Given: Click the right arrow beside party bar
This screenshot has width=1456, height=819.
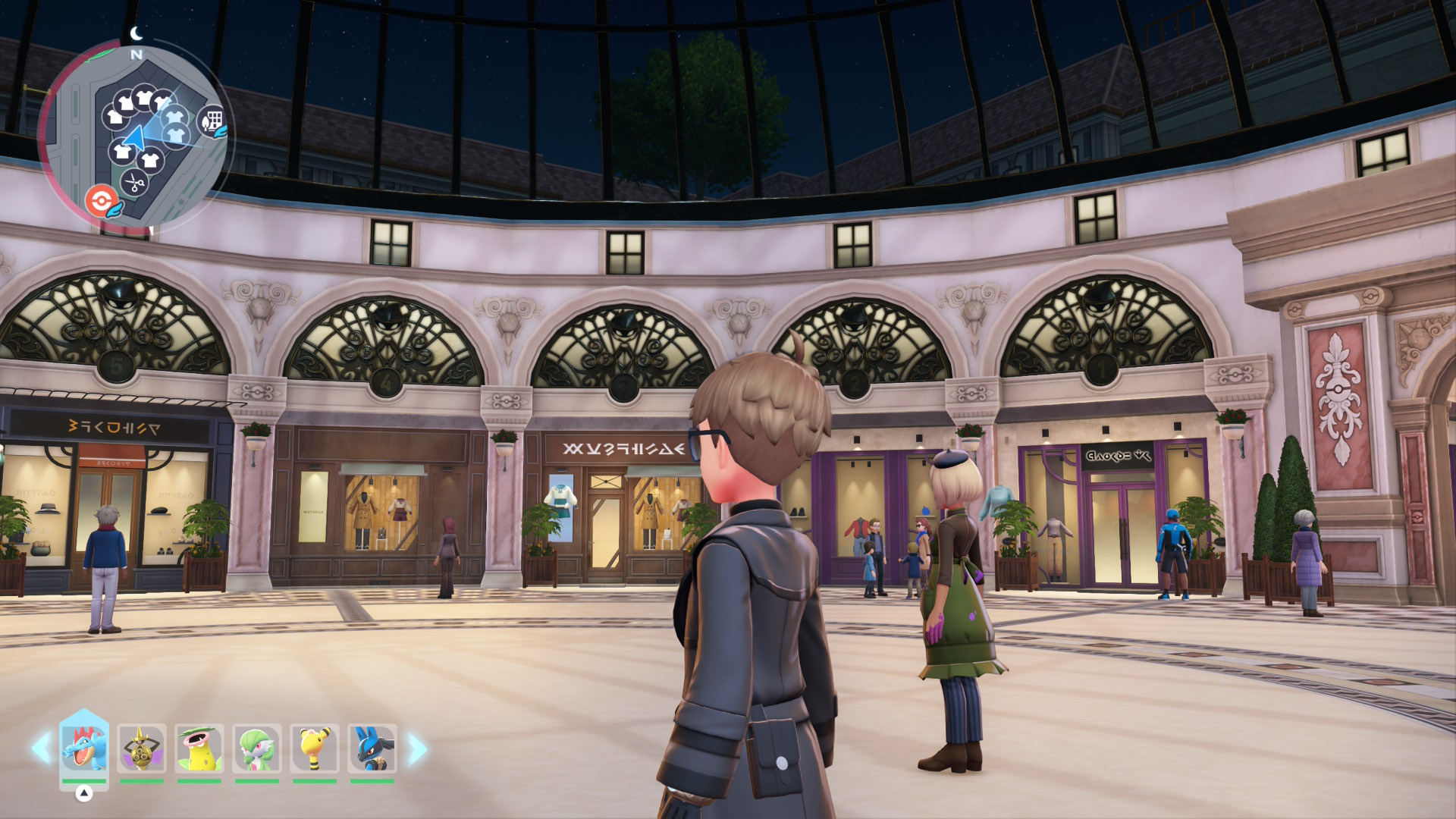Looking at the screenshot, I should click(416, 749).
